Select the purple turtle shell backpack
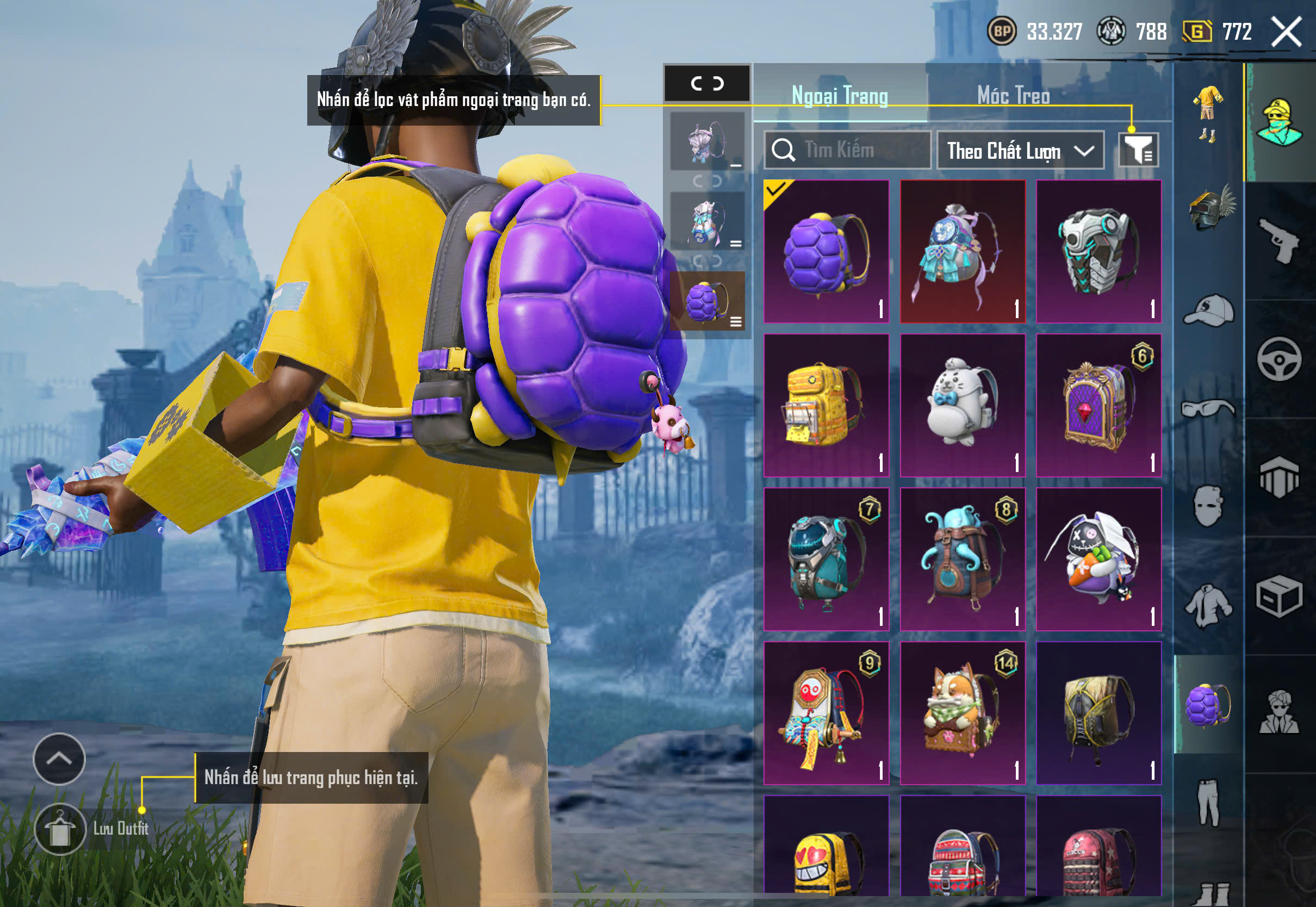Screen dimensions: 1316x907 [825, 252]
